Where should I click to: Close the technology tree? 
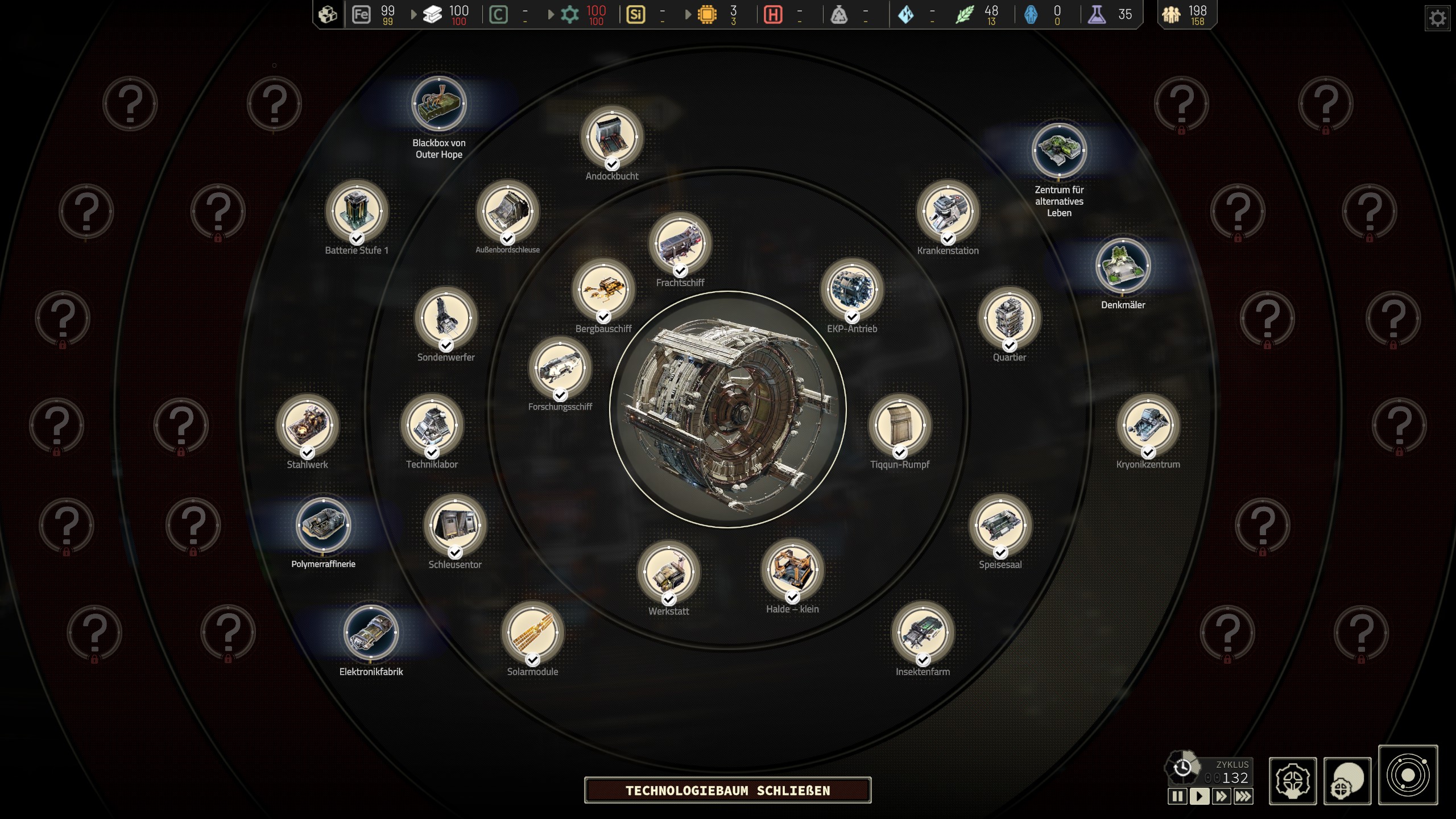tap(727, 790)
